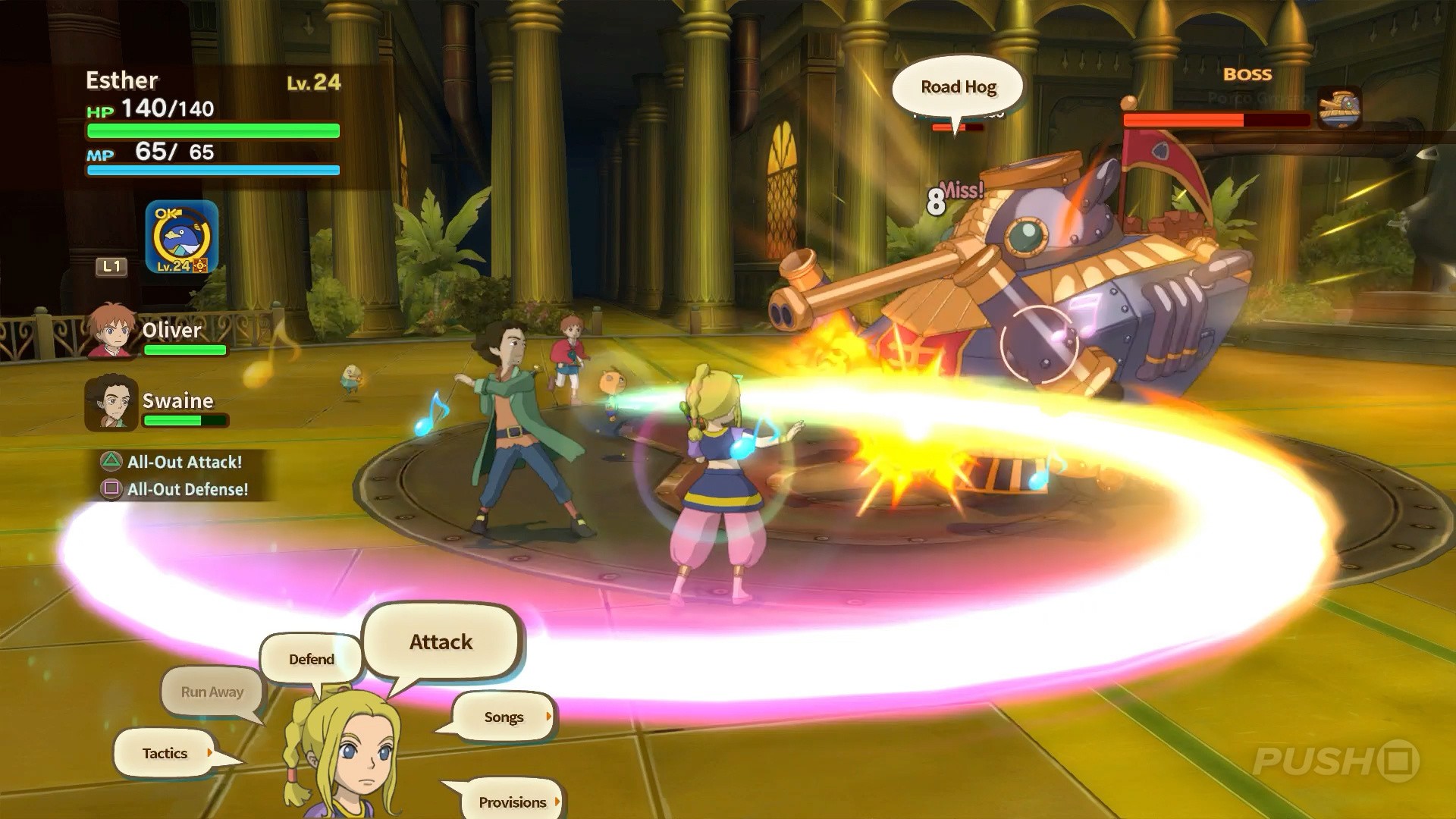
Task: Expand the Songs submenu
Action: [x=503, y=717]
